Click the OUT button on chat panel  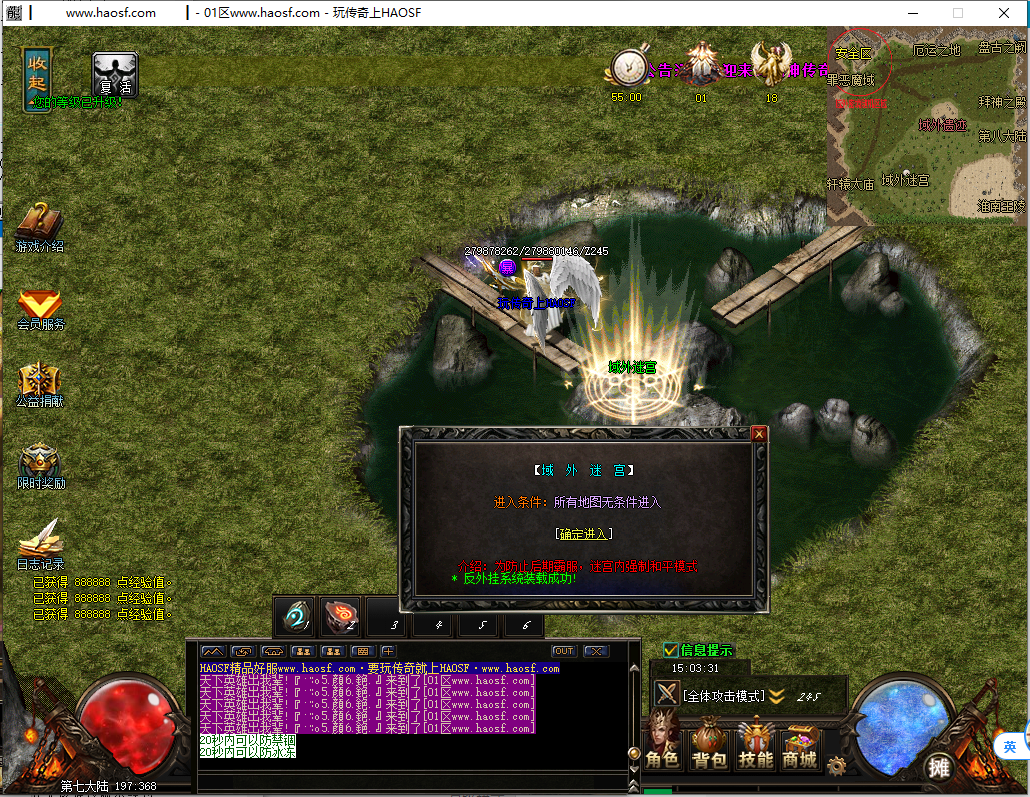(564, 651)
